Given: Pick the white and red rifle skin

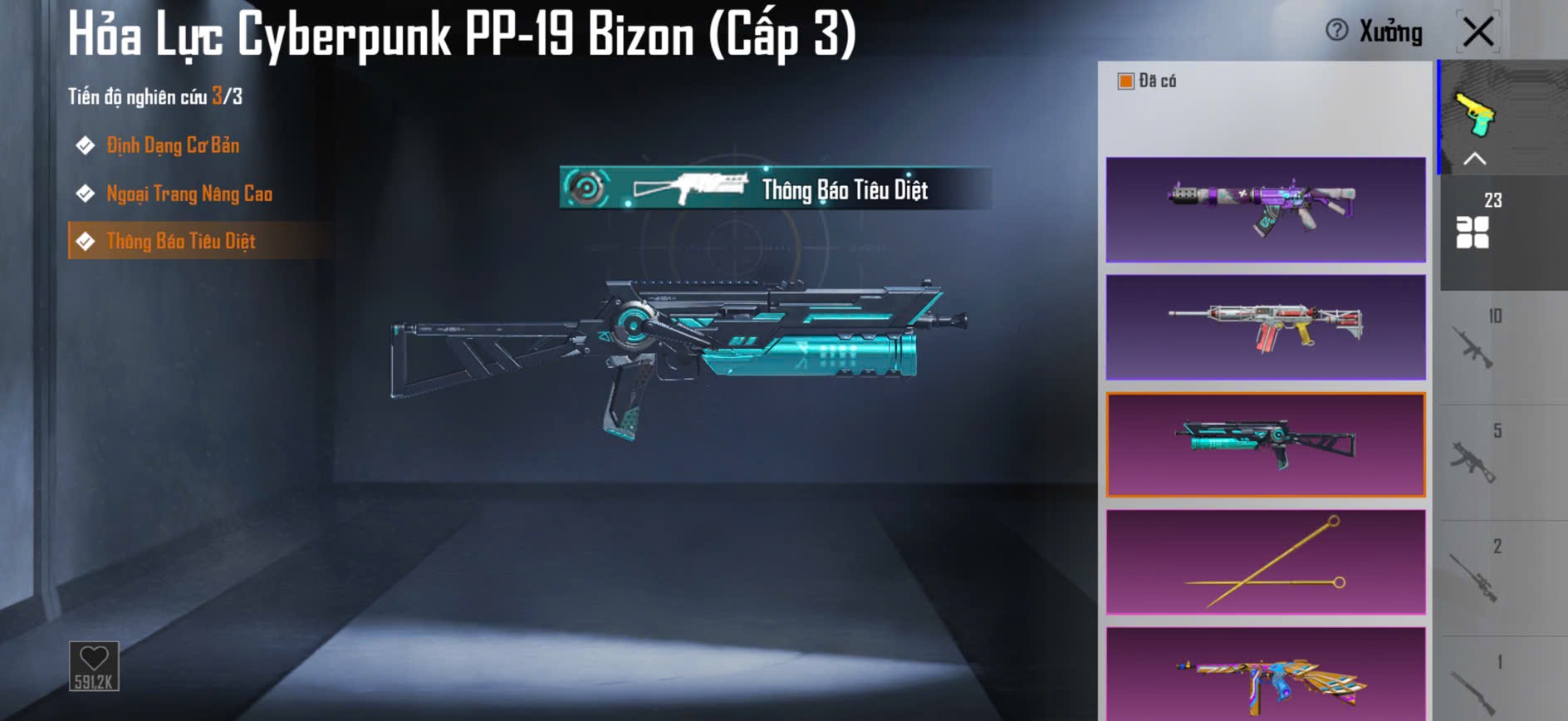Looking at the screenshot, I should 1265,327.
